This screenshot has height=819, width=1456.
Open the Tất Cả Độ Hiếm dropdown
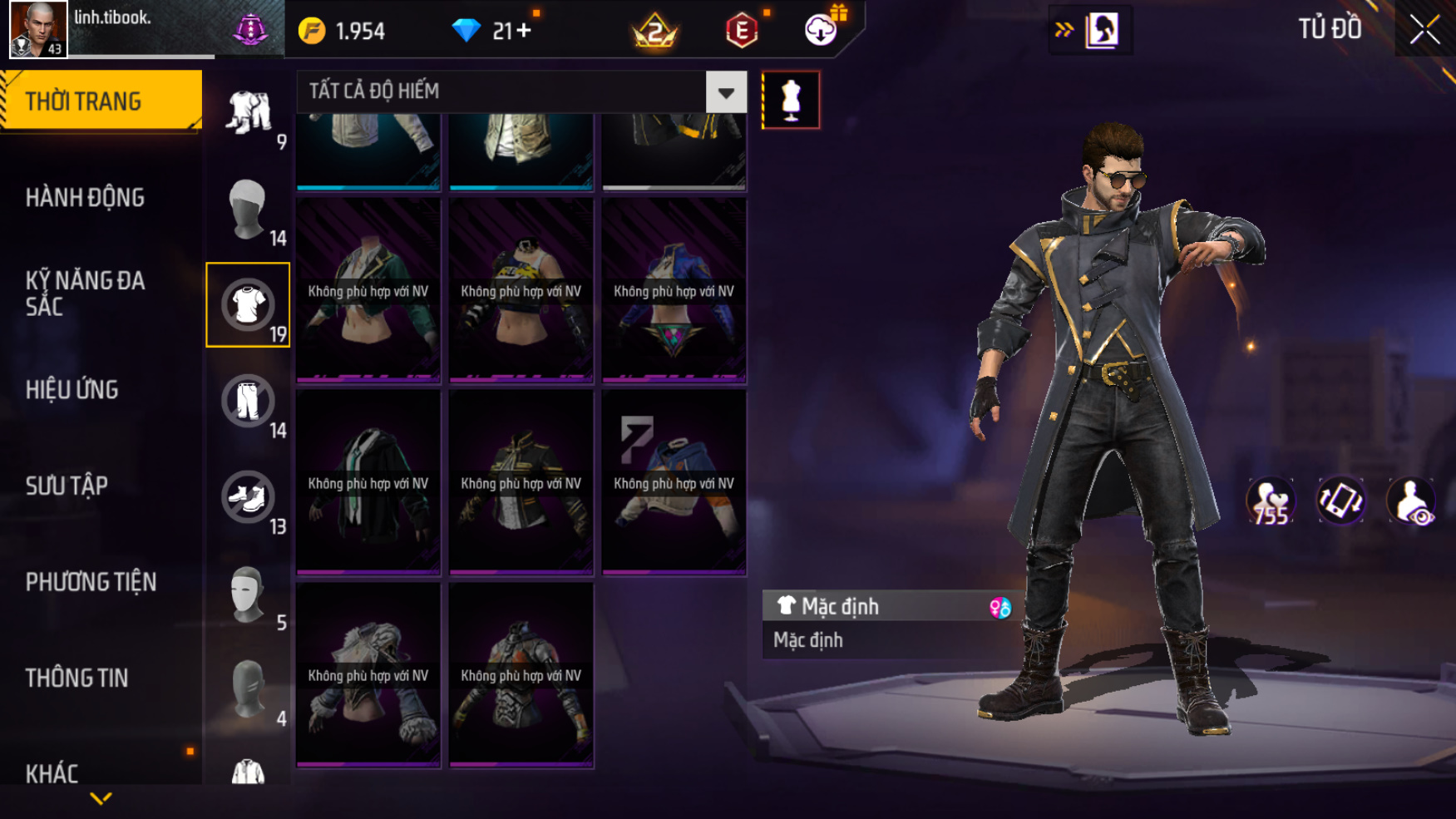pyautogui.click(x=725, y=92)
